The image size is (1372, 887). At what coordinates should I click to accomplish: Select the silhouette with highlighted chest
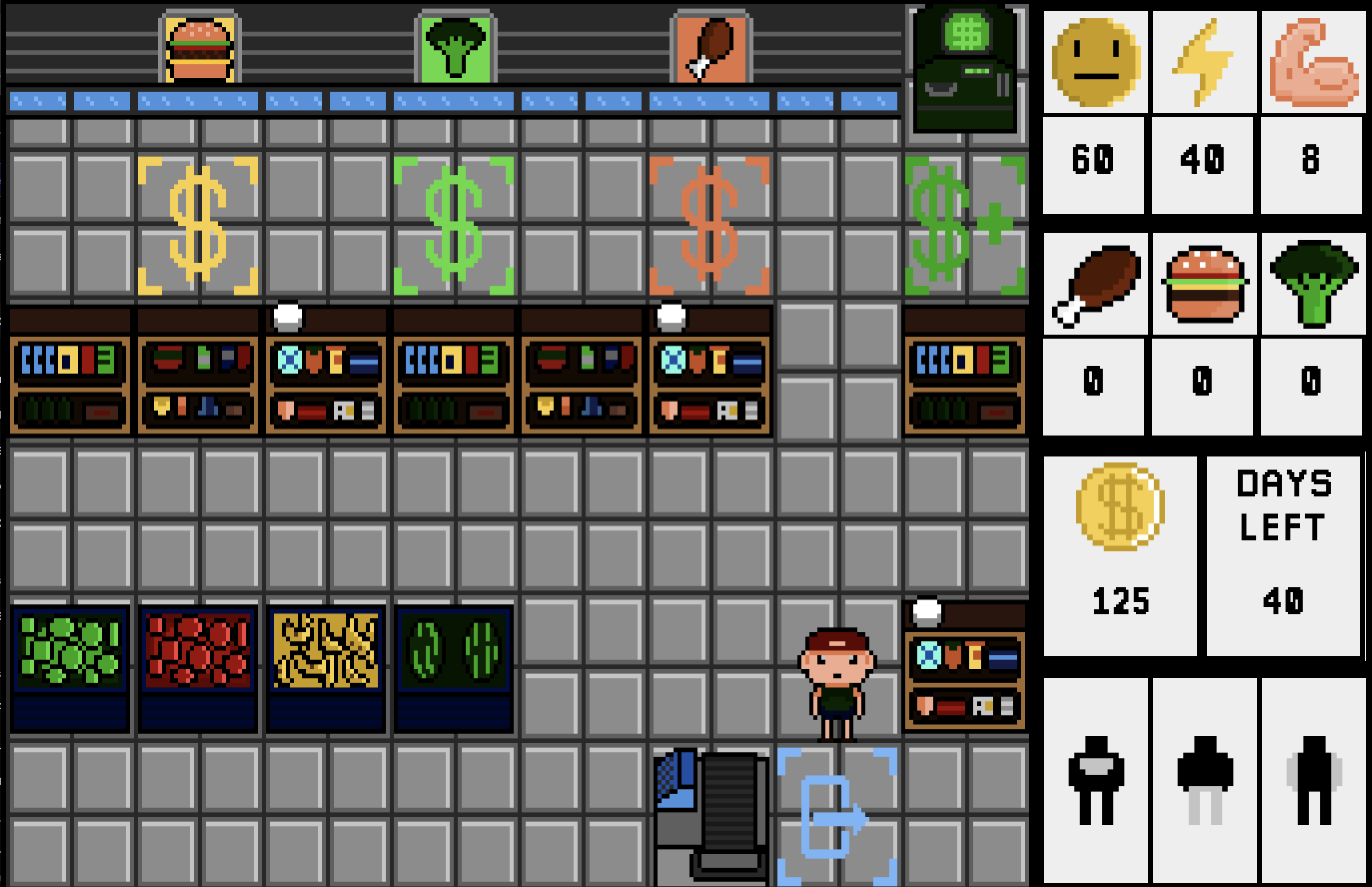tap(1095, 780)
